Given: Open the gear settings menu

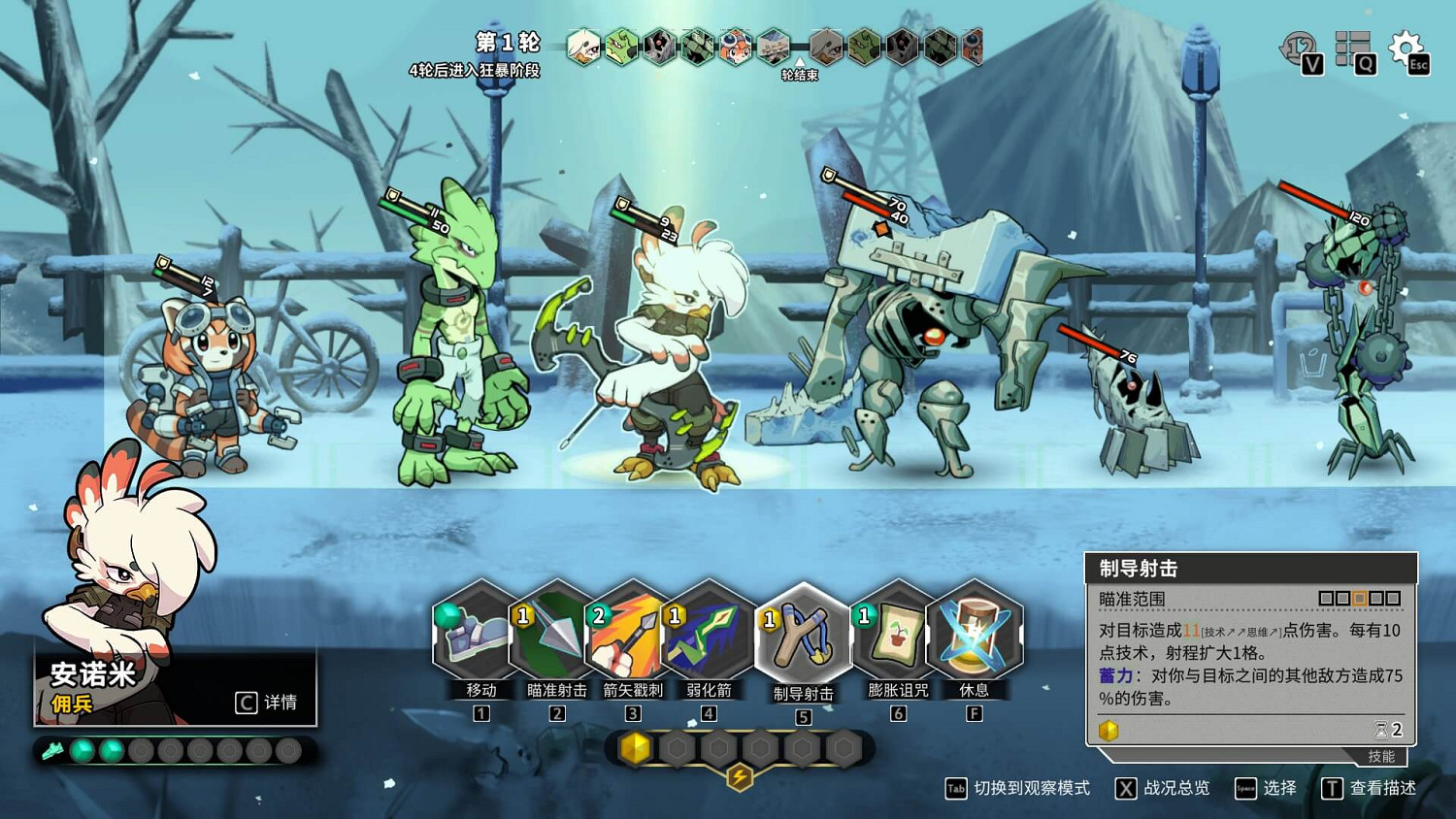Looking at the screenshot, I should coord(1406,48).
